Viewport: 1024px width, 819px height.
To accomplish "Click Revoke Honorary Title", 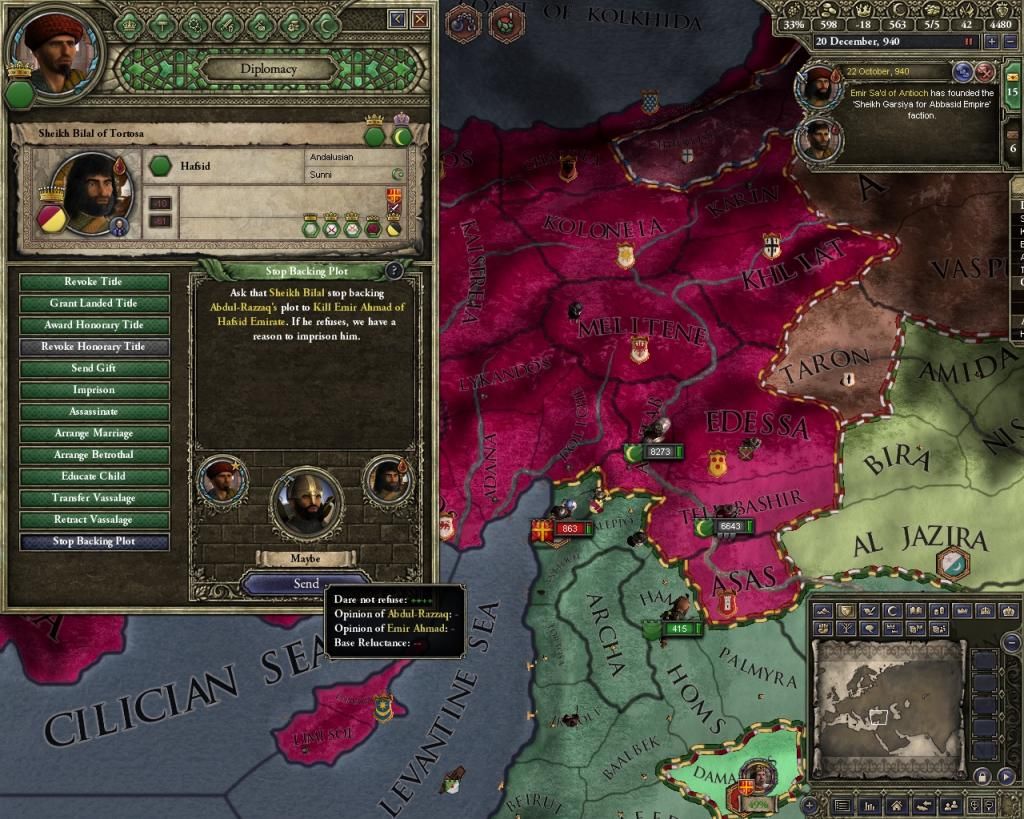I will pyautogui.click(x=94, y=347).
